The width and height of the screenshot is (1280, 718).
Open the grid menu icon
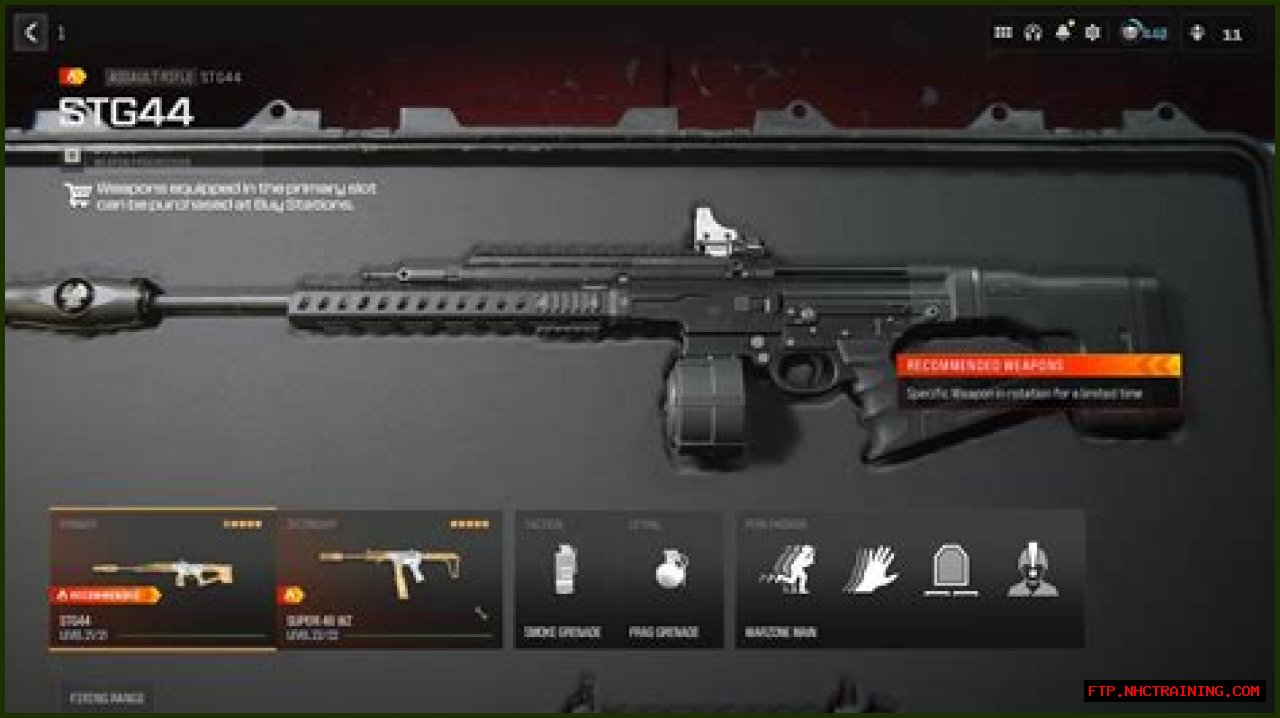tap(1003, 33)
